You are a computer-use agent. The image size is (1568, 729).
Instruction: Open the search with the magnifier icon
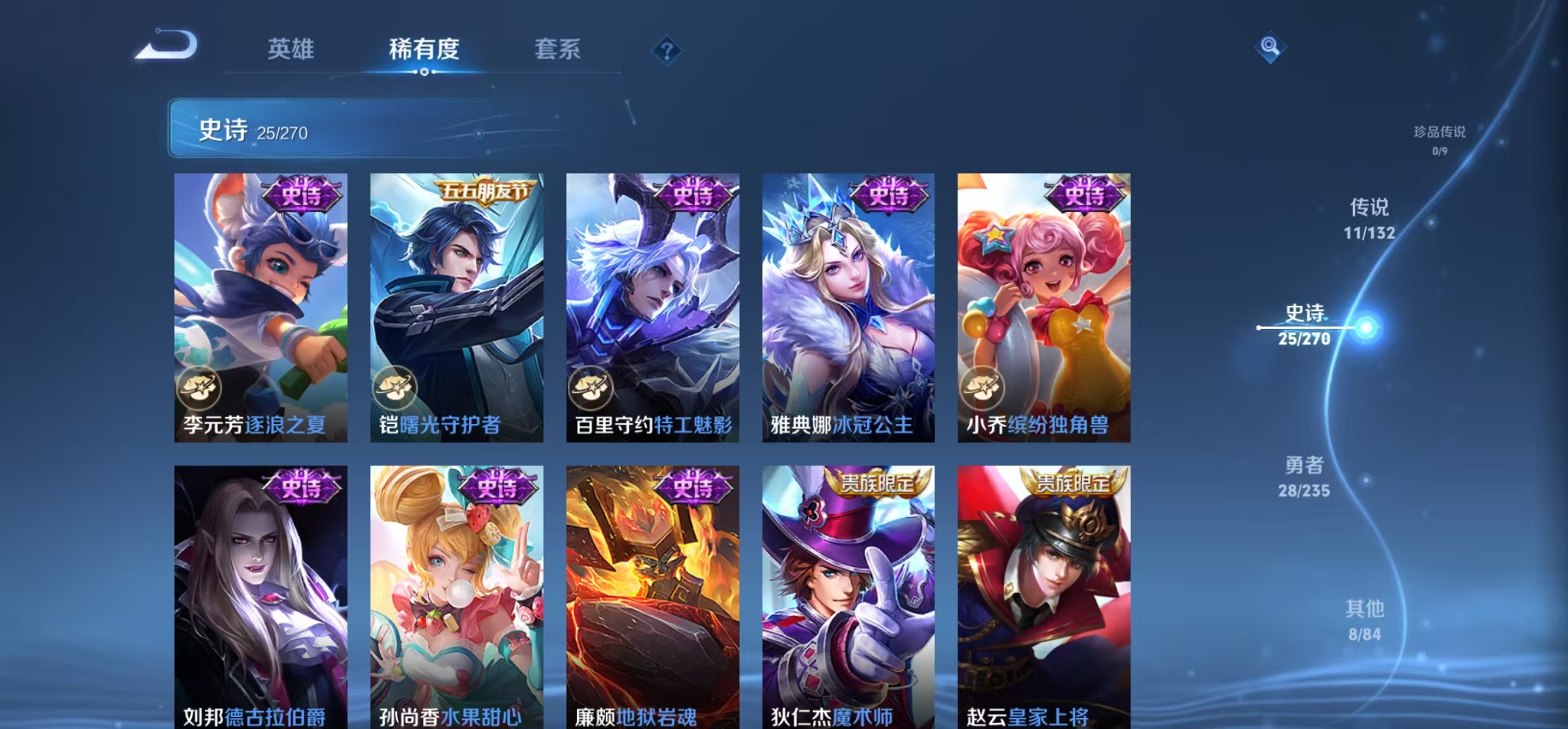point(1269,48)
